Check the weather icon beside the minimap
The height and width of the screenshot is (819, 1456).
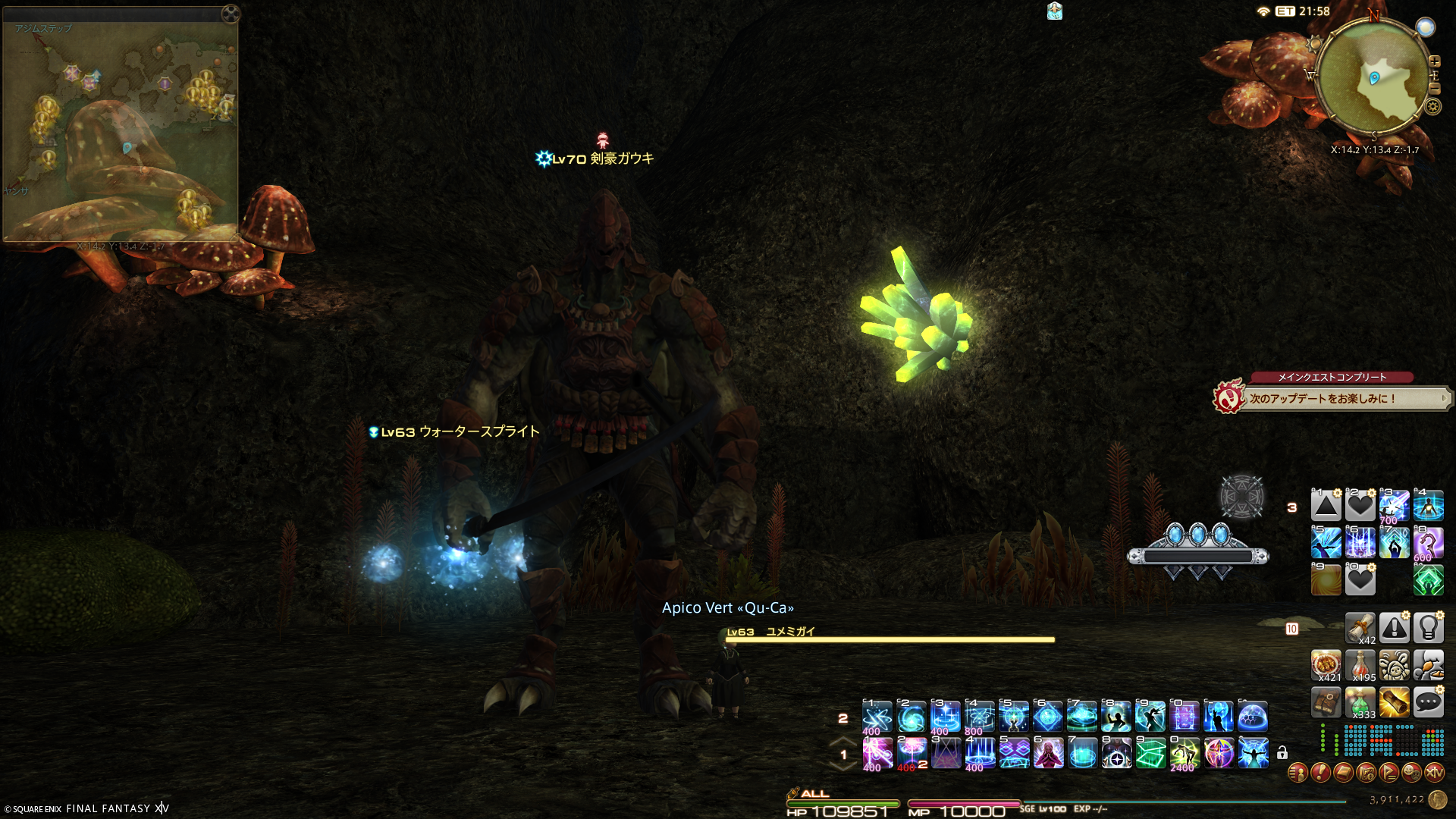click(x=1426, y=27)
